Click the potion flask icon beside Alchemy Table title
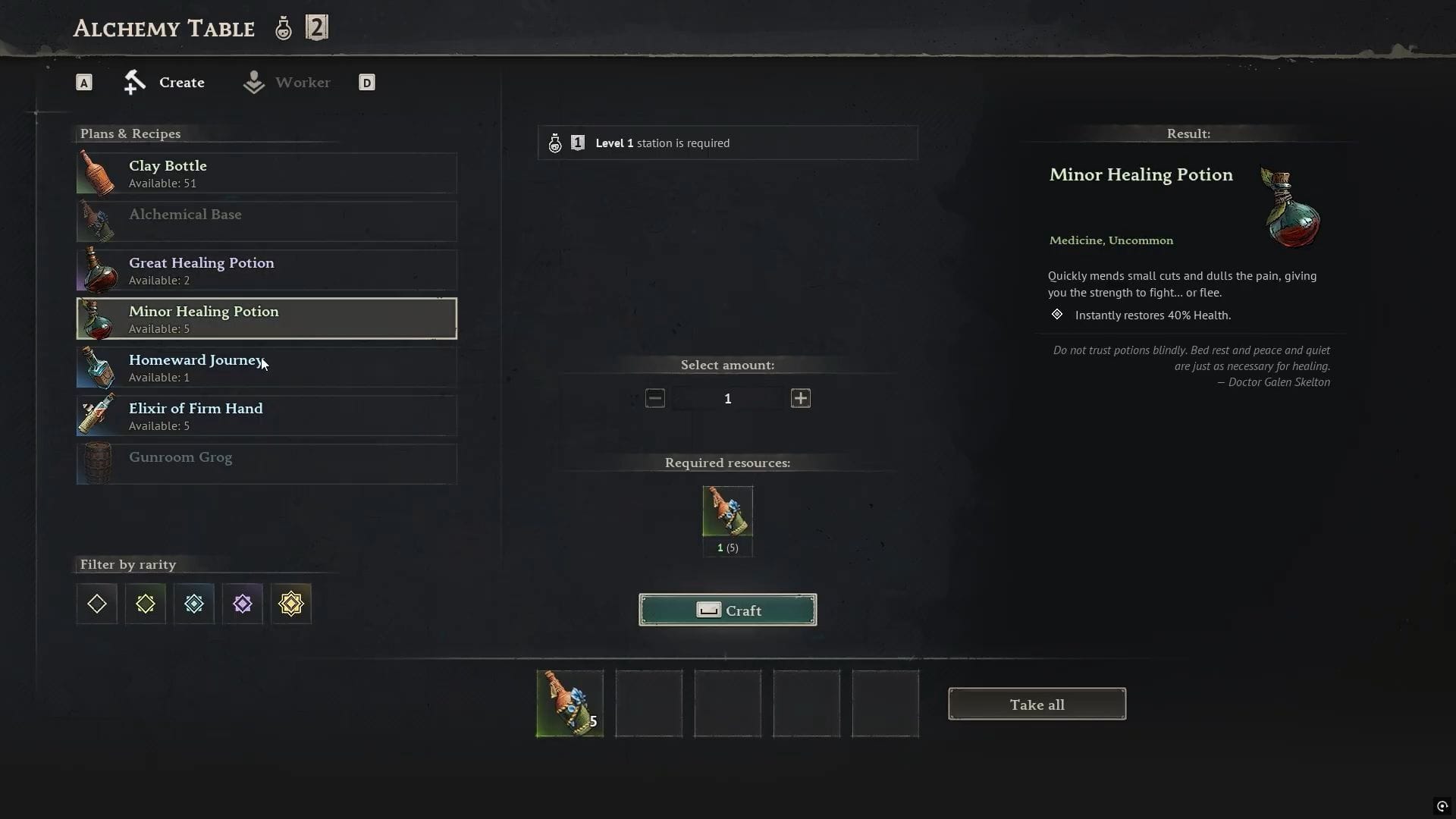This screenshot has height=819, width=1456. pos(283,27)
